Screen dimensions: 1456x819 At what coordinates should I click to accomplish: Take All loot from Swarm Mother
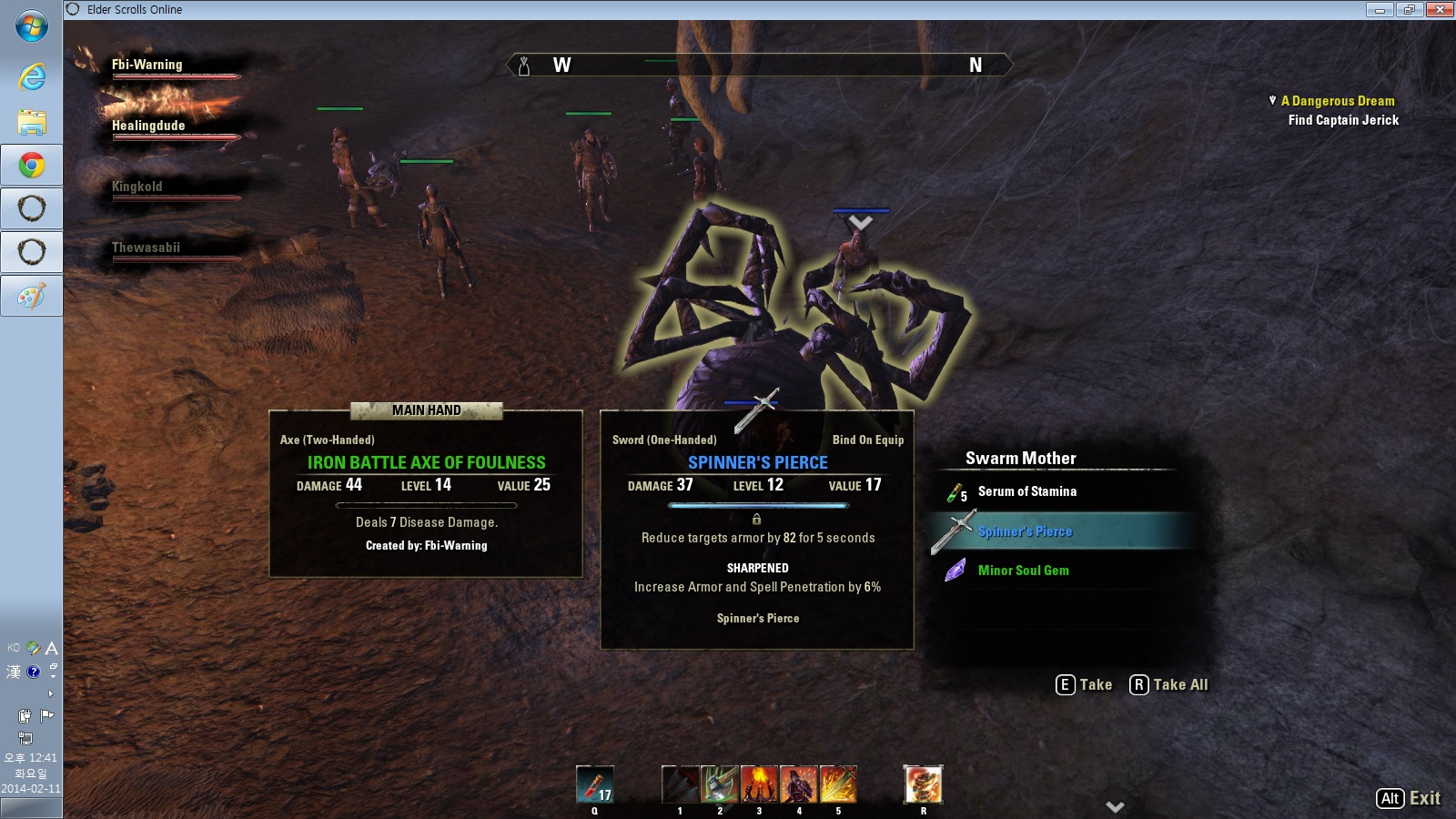point(1168,684)
